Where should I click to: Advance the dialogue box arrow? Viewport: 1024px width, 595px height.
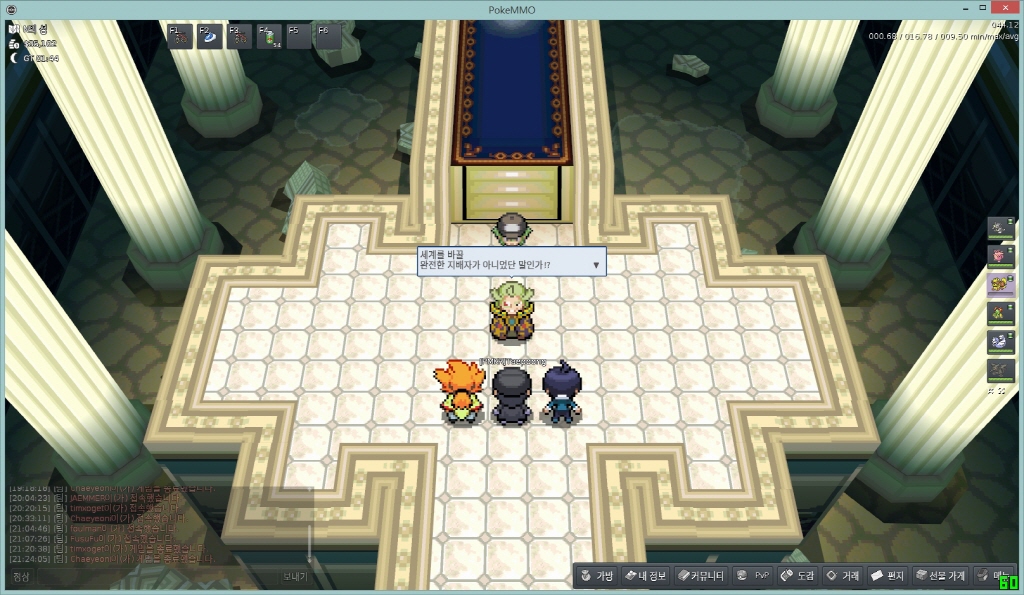pyautogui.click(x=596, y=265)
